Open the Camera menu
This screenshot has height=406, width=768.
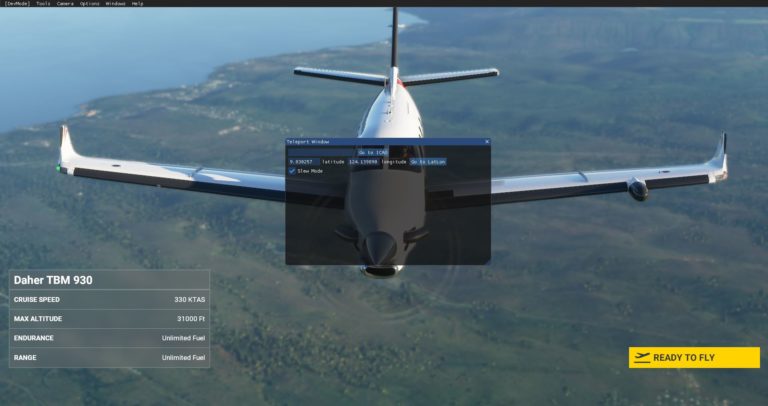pos(65,4)
